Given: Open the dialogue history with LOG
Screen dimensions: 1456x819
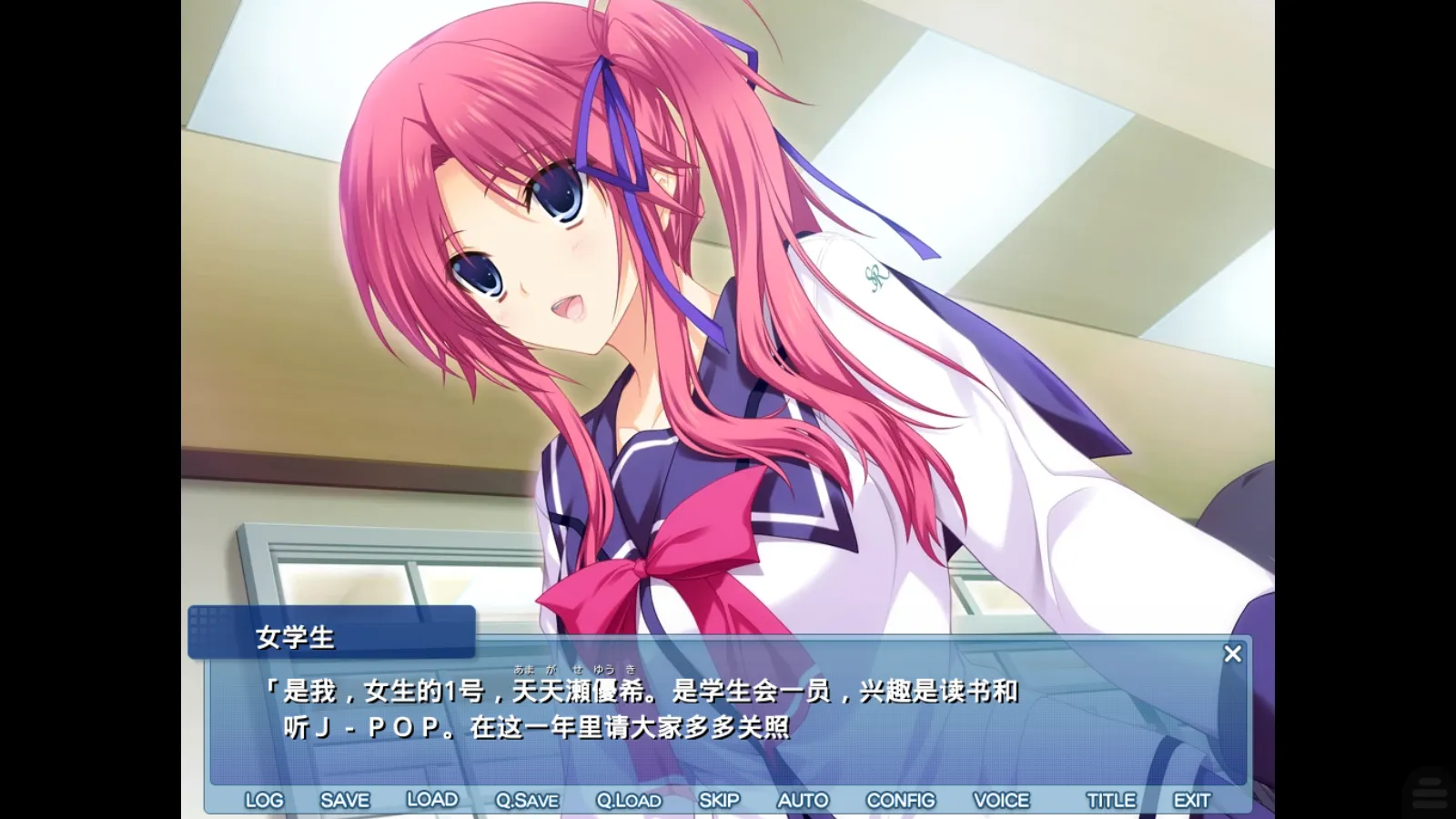Looking at the screenshot, I should (x=264, y=799).
